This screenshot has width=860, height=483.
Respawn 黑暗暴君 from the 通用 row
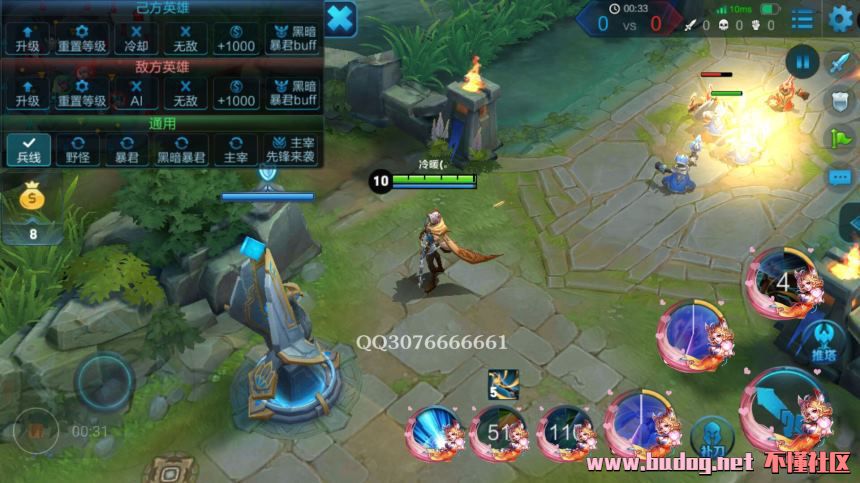tap(181, 149)
